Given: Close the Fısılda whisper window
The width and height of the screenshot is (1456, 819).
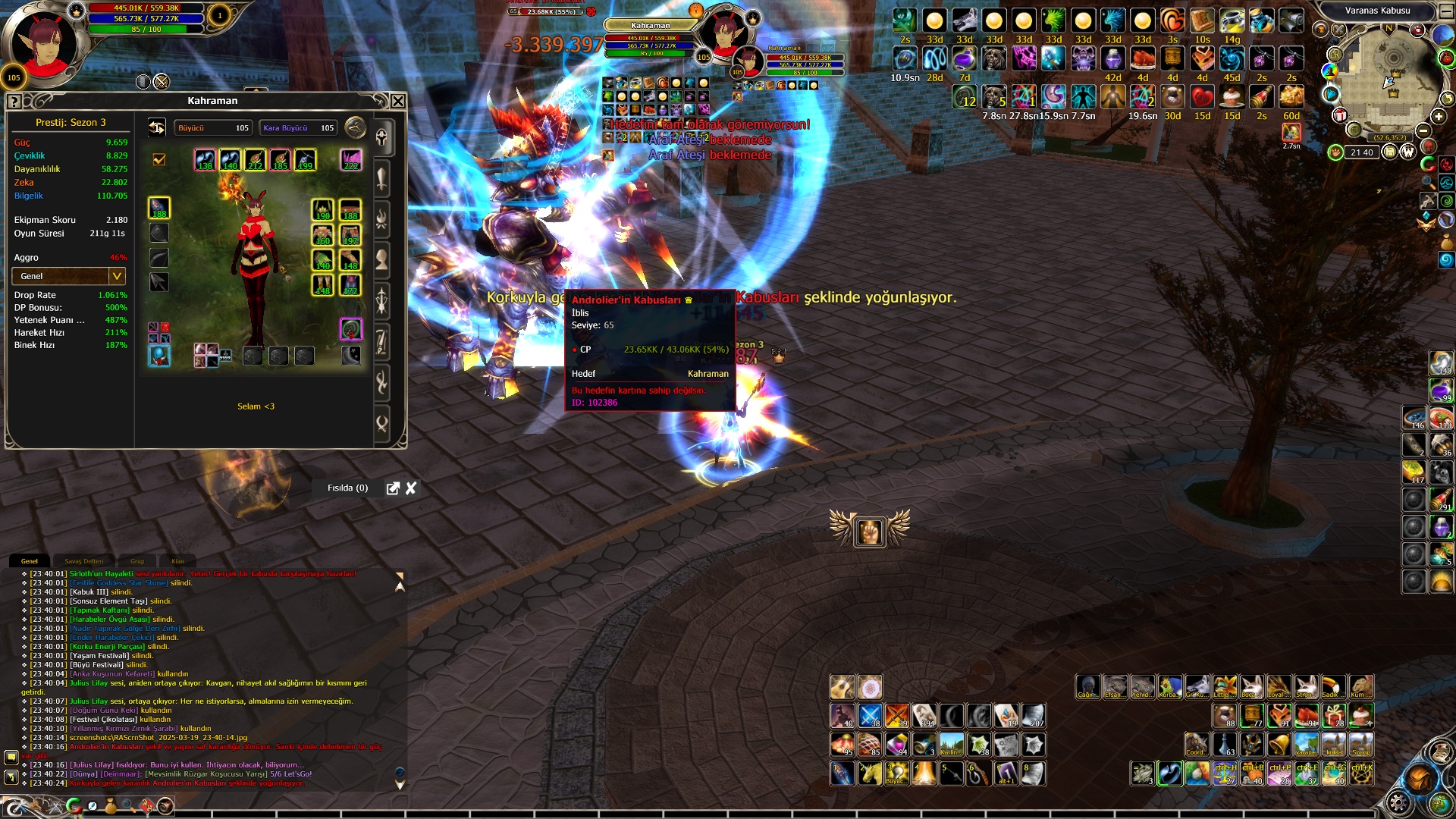Looking at the screenshot, I should point(411,488).
